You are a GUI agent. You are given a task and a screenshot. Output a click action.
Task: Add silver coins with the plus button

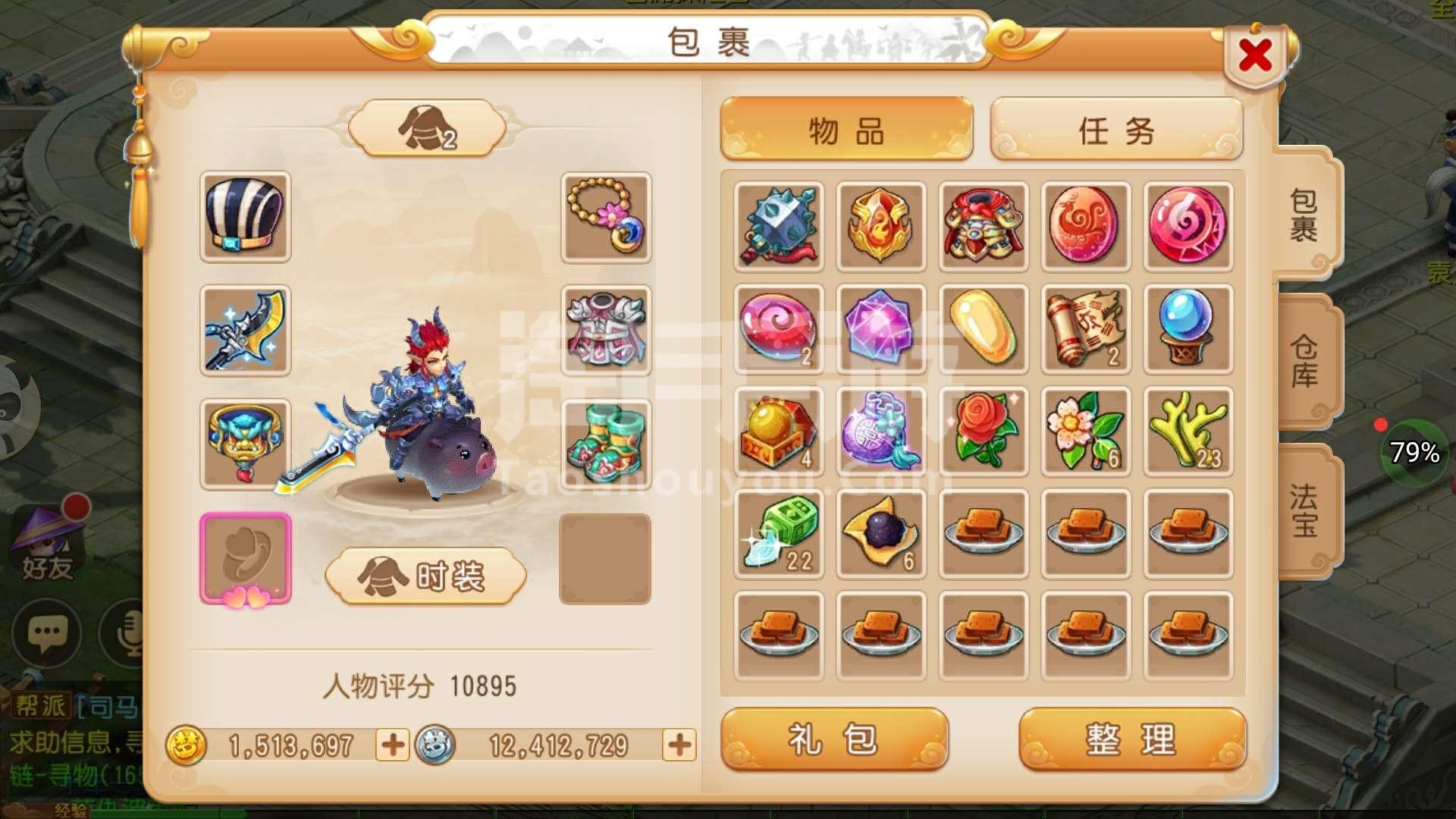point(679,745)
